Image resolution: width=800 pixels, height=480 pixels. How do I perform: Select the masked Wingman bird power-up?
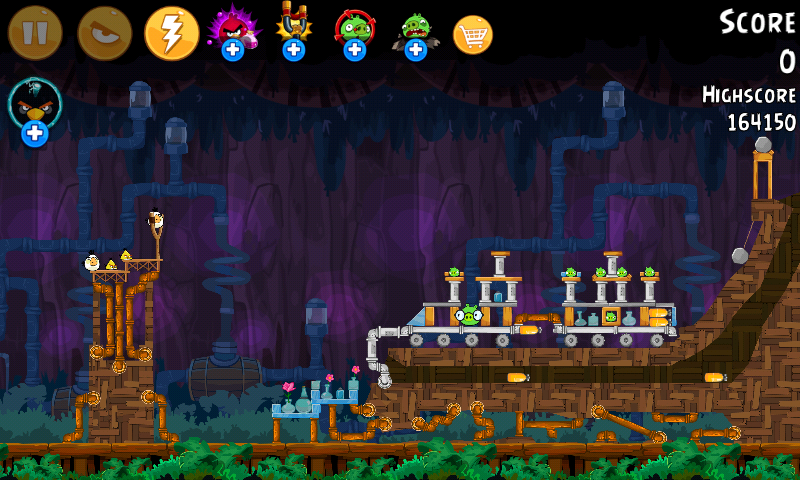[x=35, y=110]
